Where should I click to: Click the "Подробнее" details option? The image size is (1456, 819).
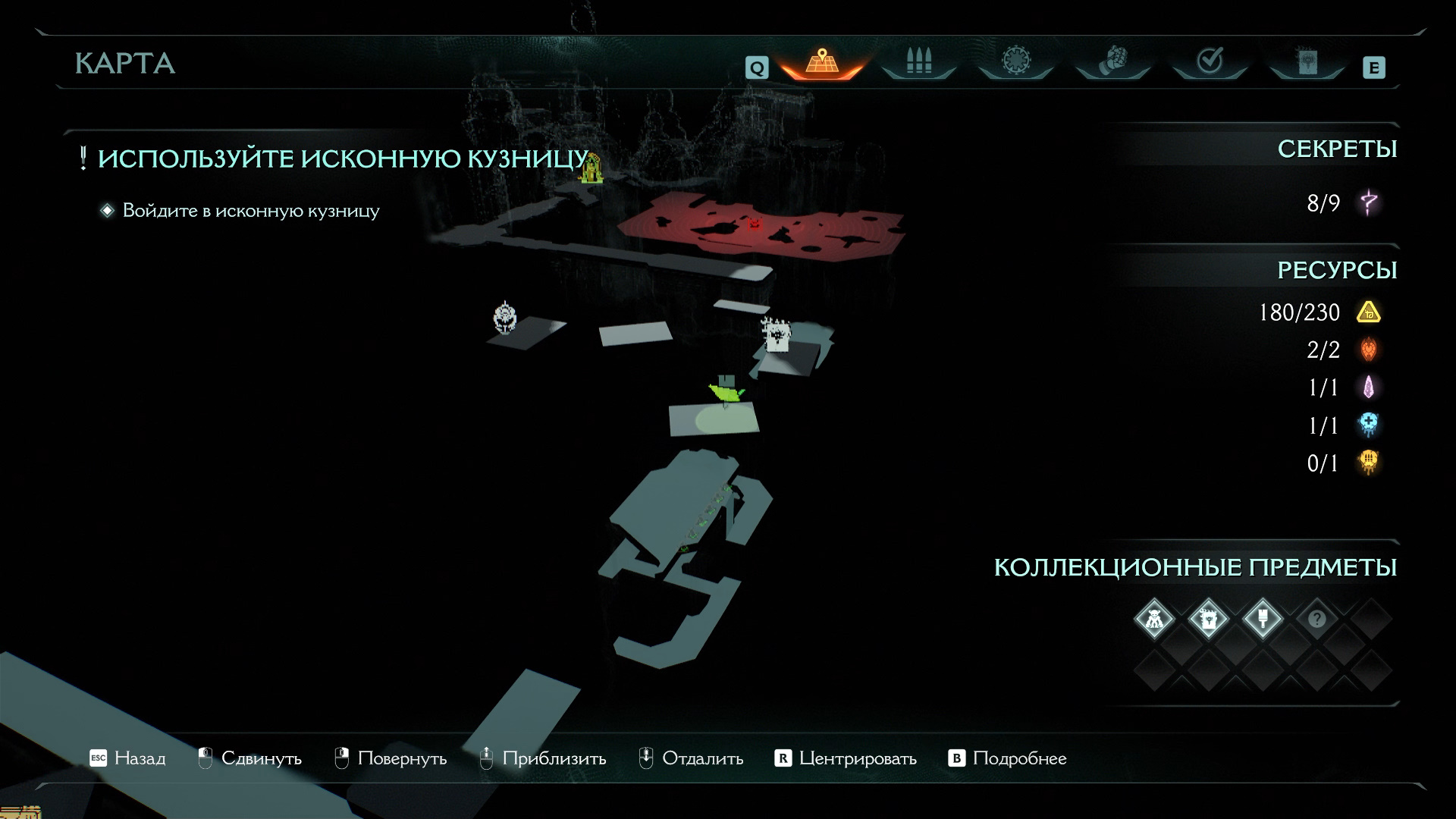1008,758
